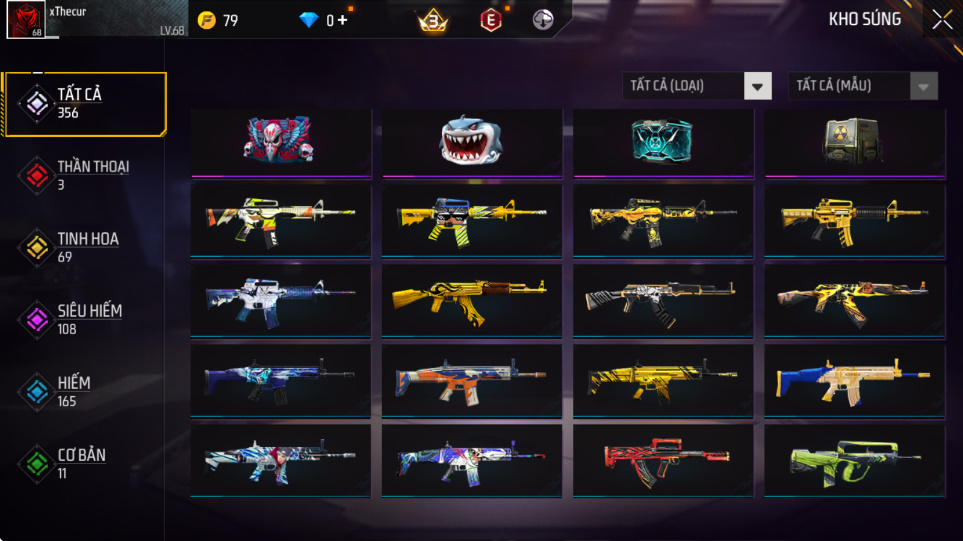Open the Tất Cả (Loại) type dropdown
963x541 pixels.
697,86
